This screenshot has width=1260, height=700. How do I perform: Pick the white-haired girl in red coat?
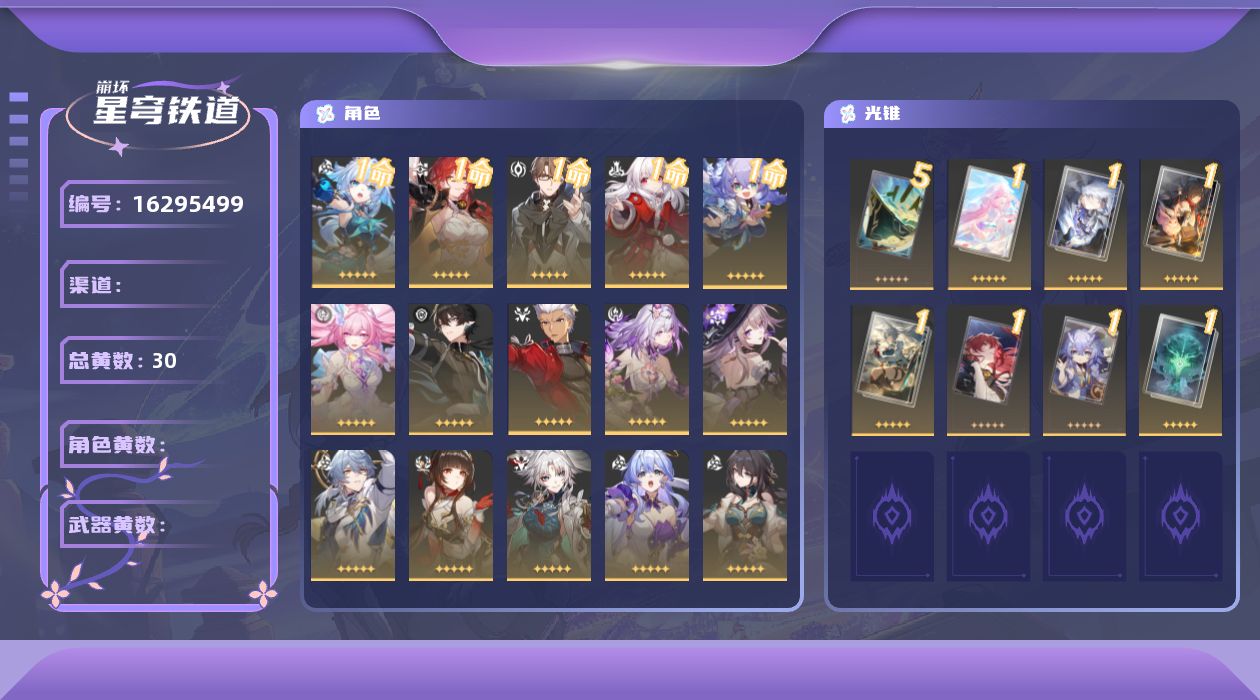[647, 222]
